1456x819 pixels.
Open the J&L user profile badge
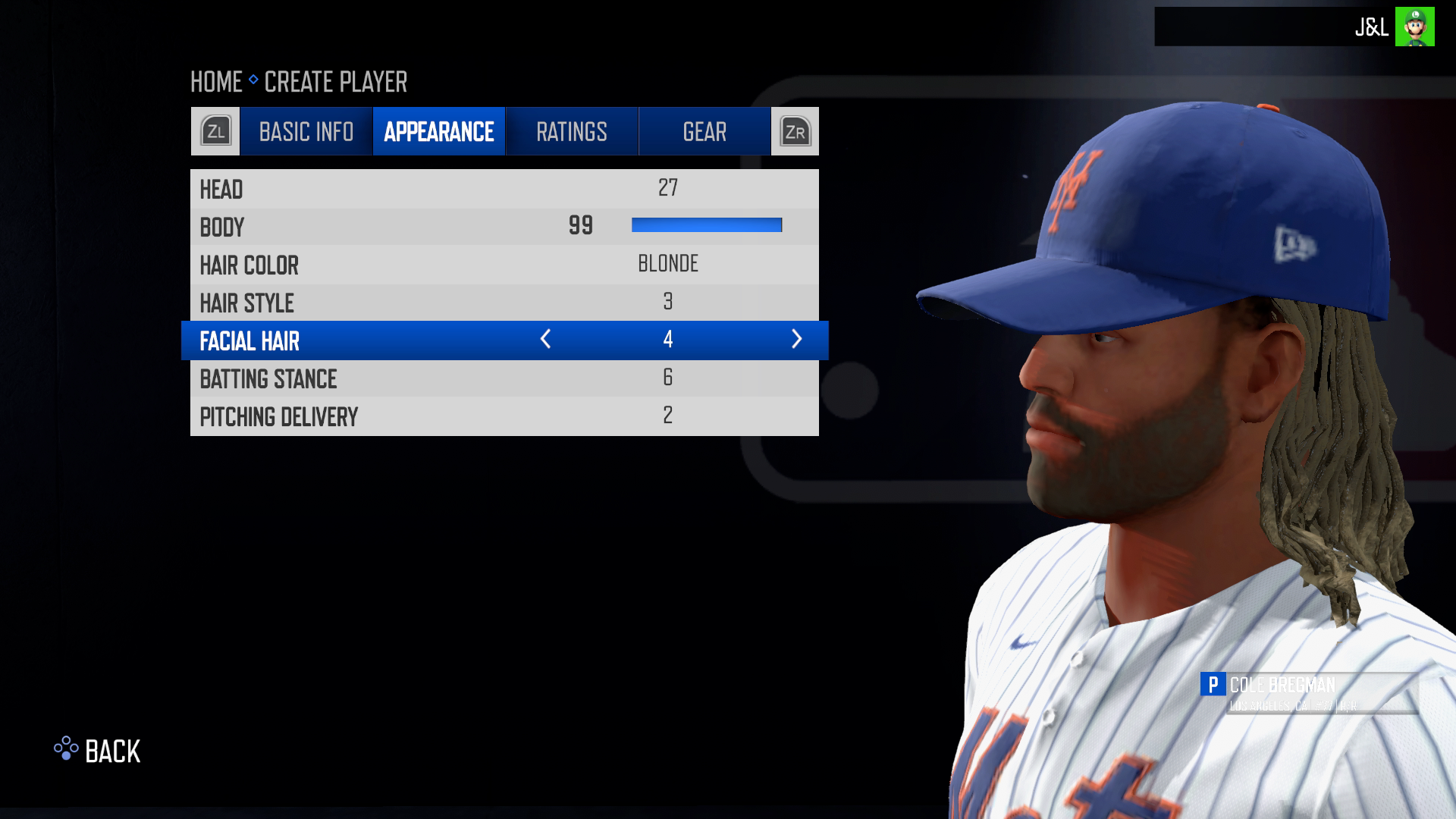(x=1394, y=27)
